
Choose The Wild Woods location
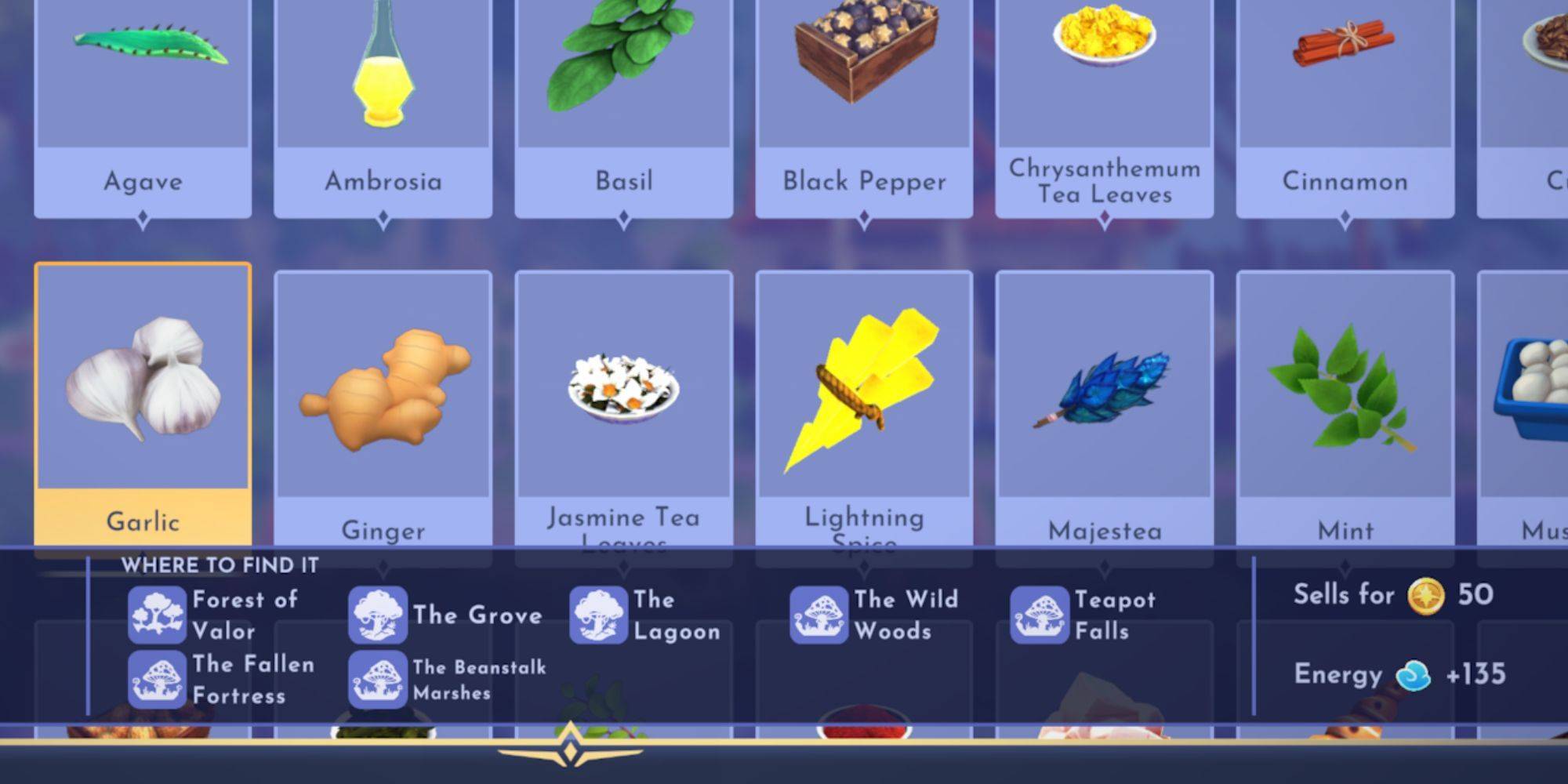(874, 615)
